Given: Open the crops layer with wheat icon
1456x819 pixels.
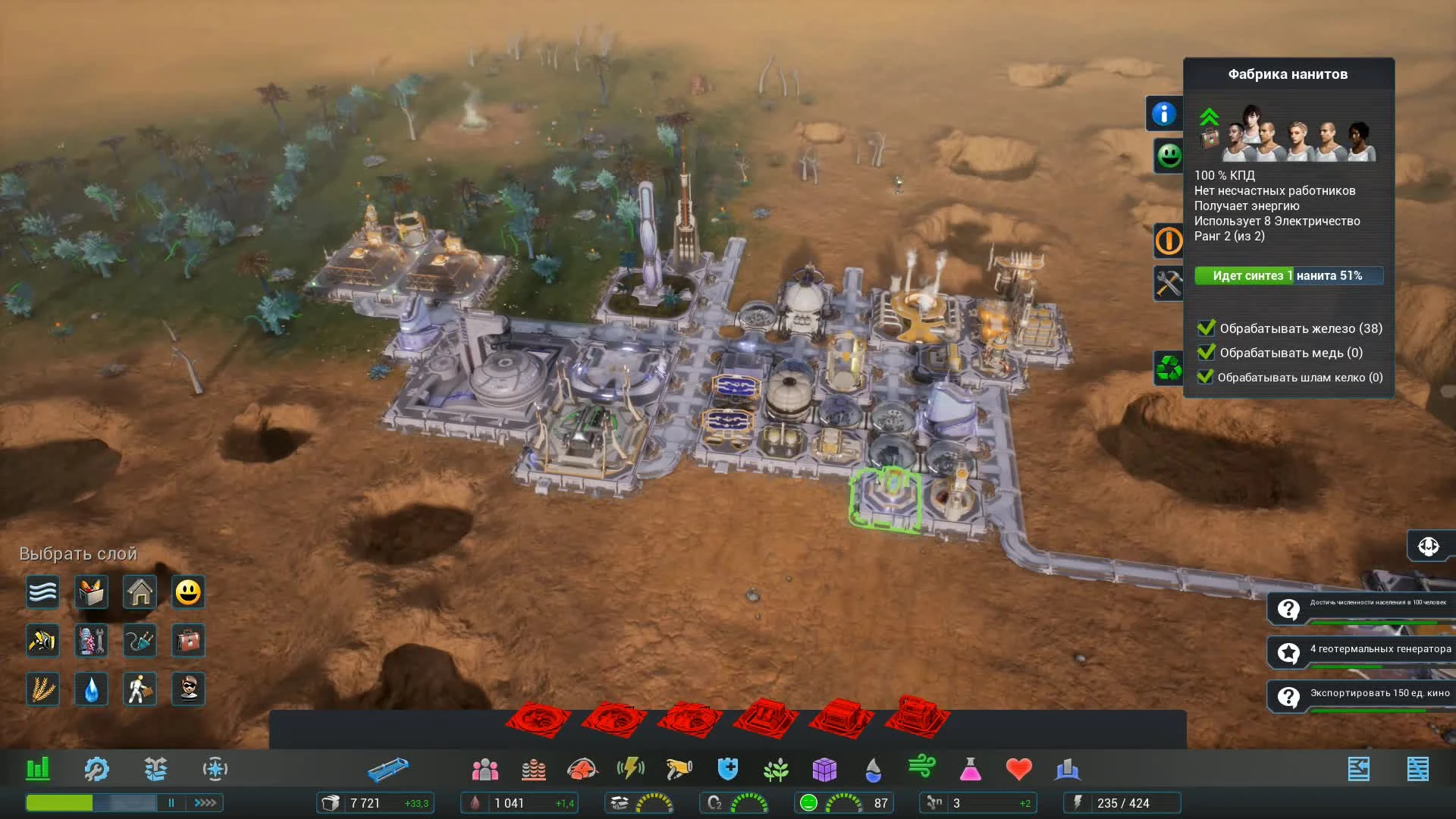Looking at the screenshot, I should pyautogui.click(x=42, y=689).
